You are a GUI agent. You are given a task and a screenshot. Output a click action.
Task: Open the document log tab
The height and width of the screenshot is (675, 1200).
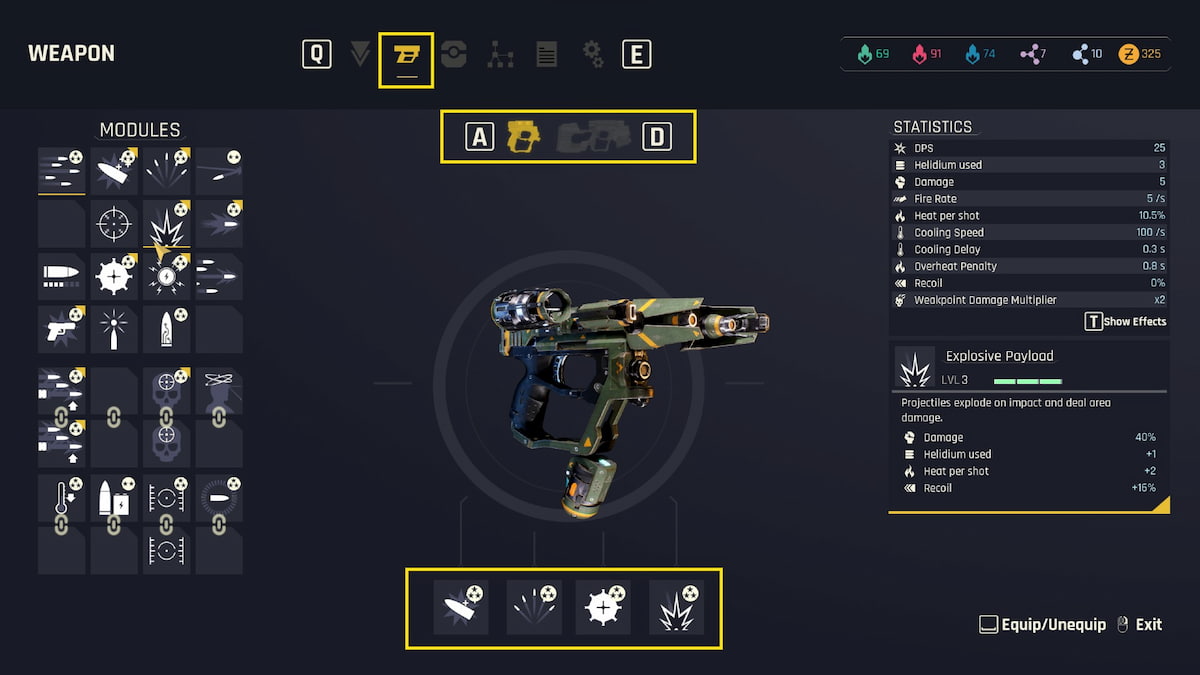546,54
